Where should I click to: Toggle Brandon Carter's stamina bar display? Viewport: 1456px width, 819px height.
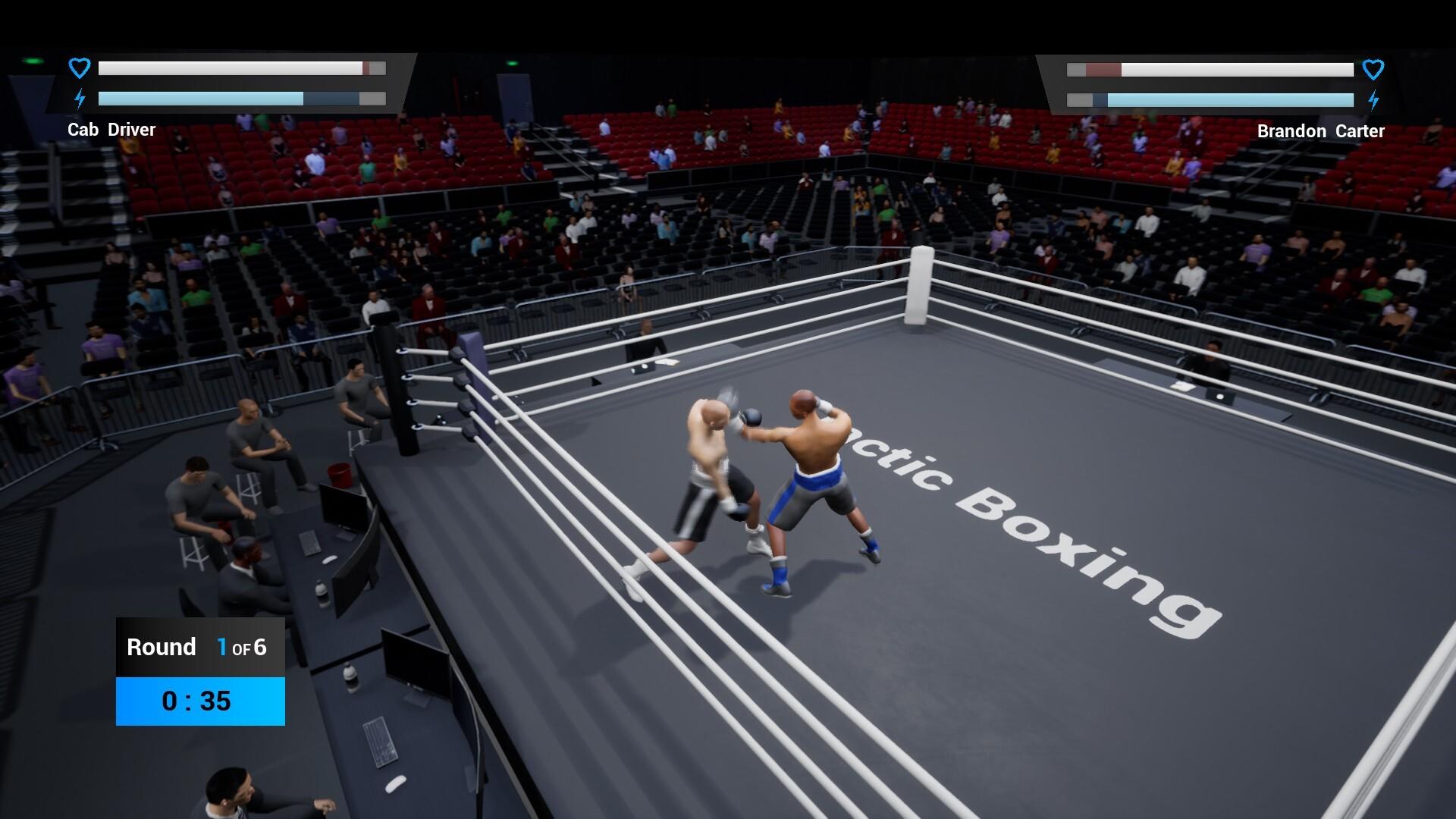point(1210,99)
